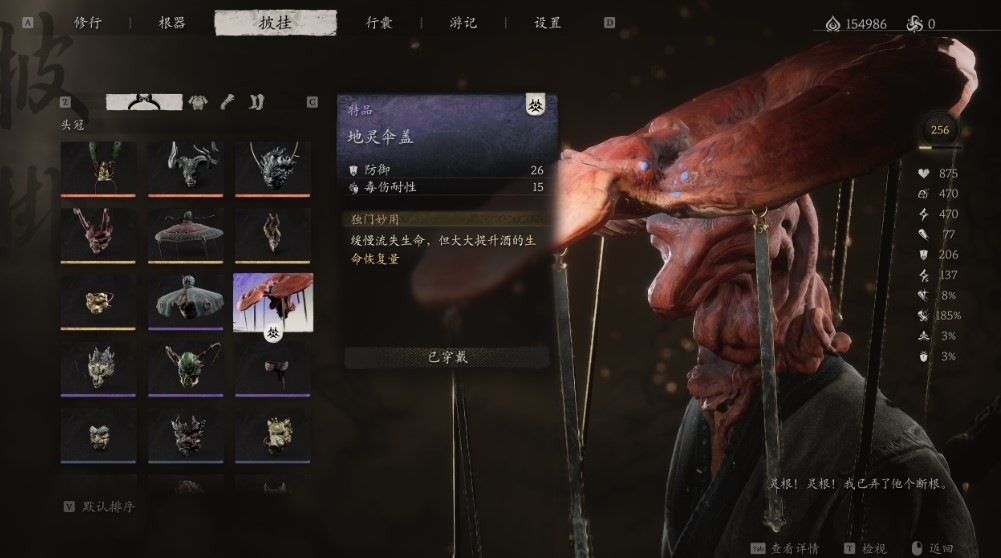Open the 游记 journal tab
Screen dimensions: 1001x558
point(463,23)
